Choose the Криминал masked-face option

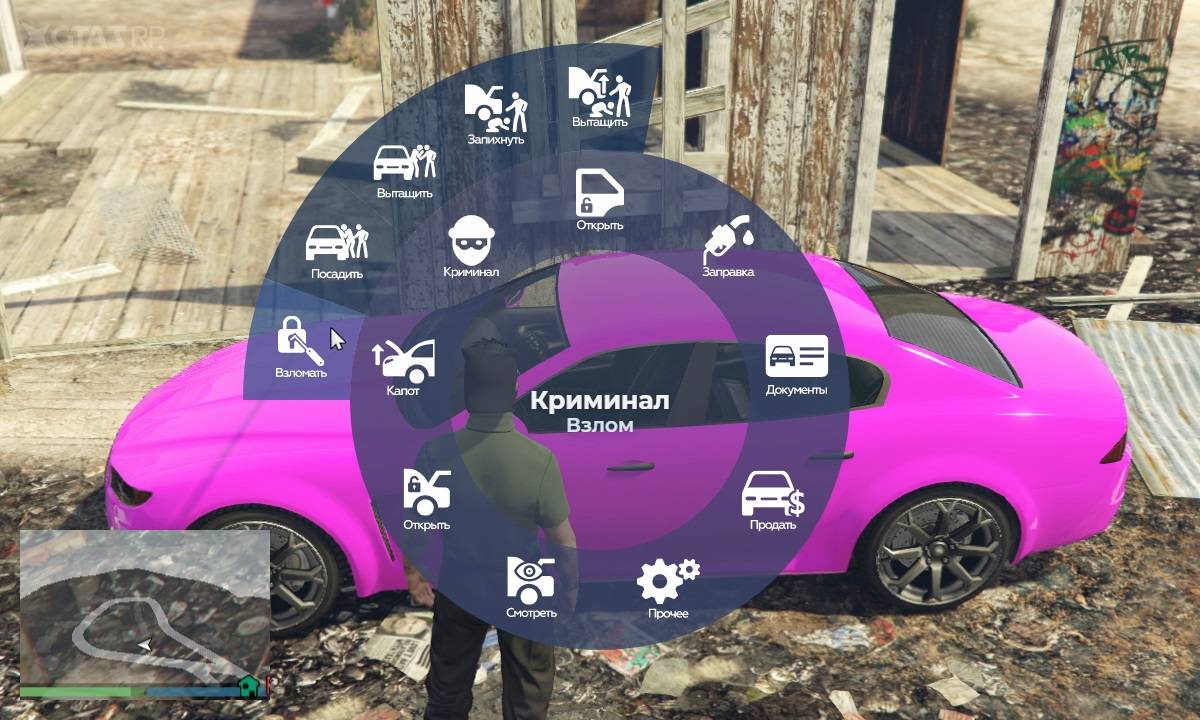point(471,244)
